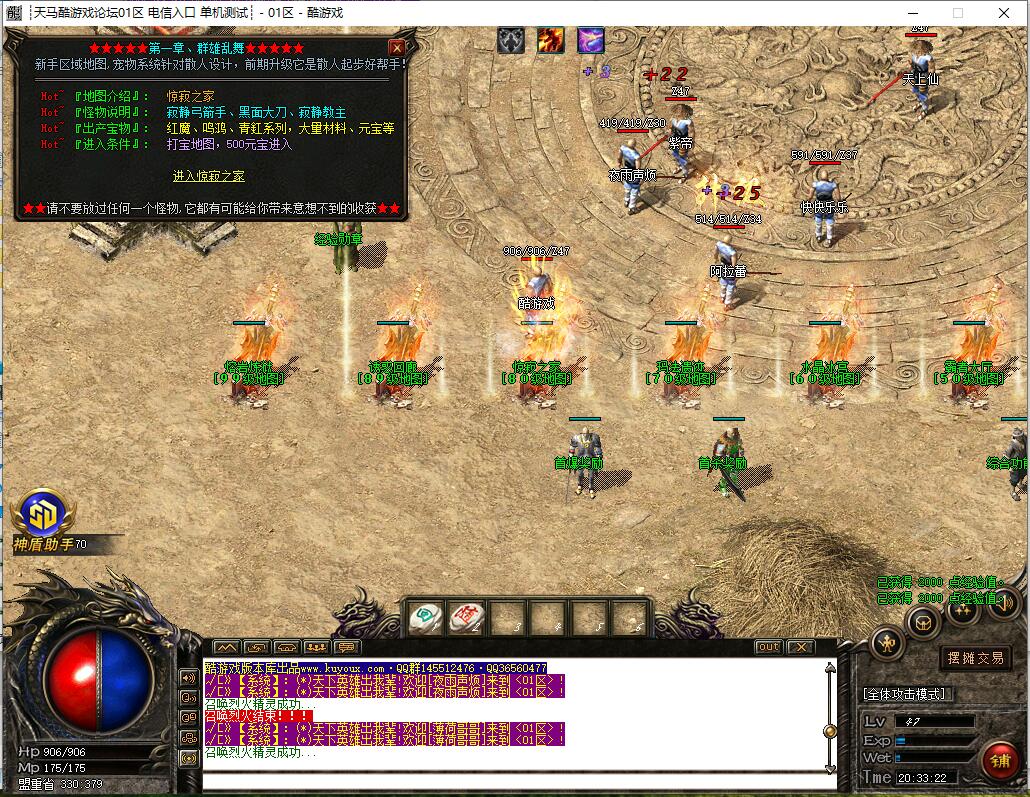Open the 神盾助手 assistant
Viewport: 1030px width, 797px height.
[45, 515]
